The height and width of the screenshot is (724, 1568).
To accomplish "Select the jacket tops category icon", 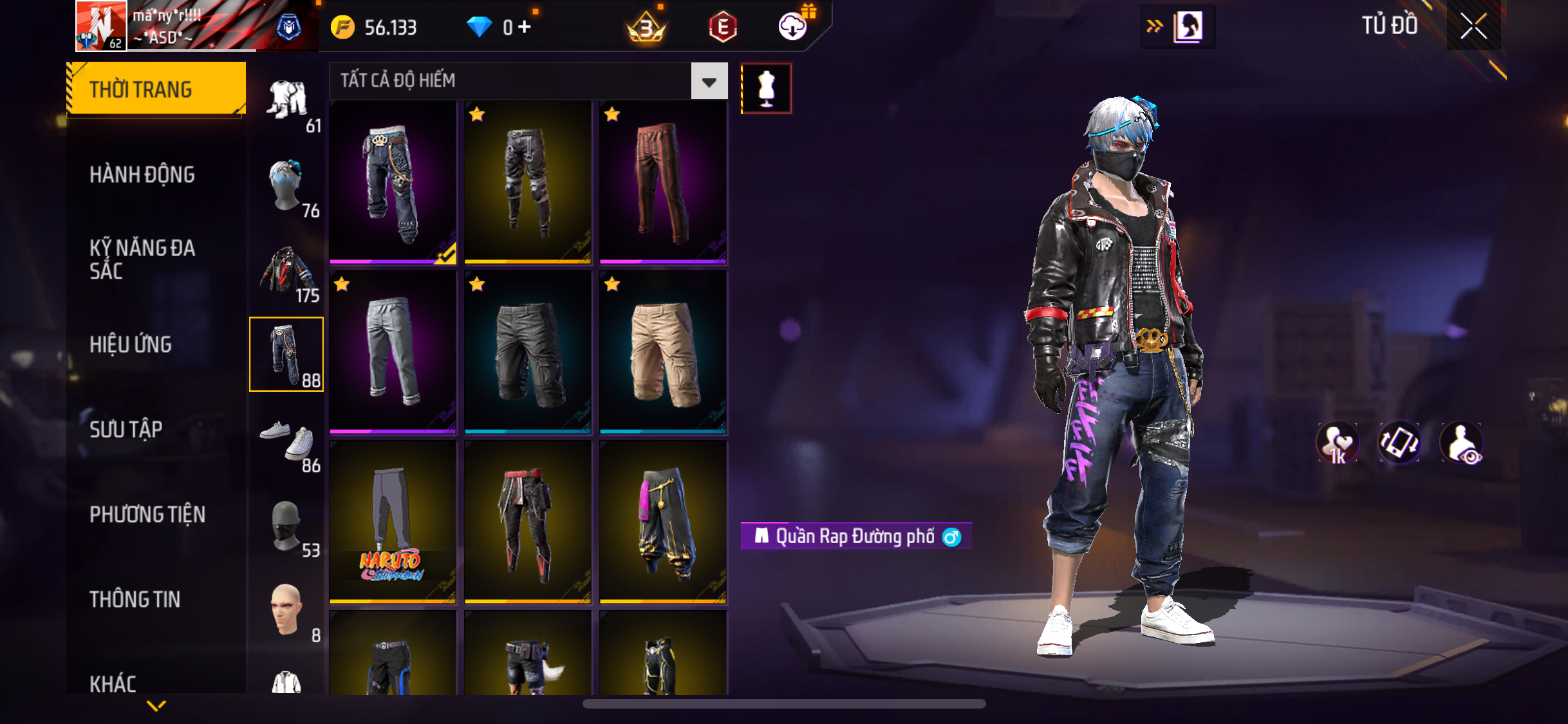I will 287,272.
